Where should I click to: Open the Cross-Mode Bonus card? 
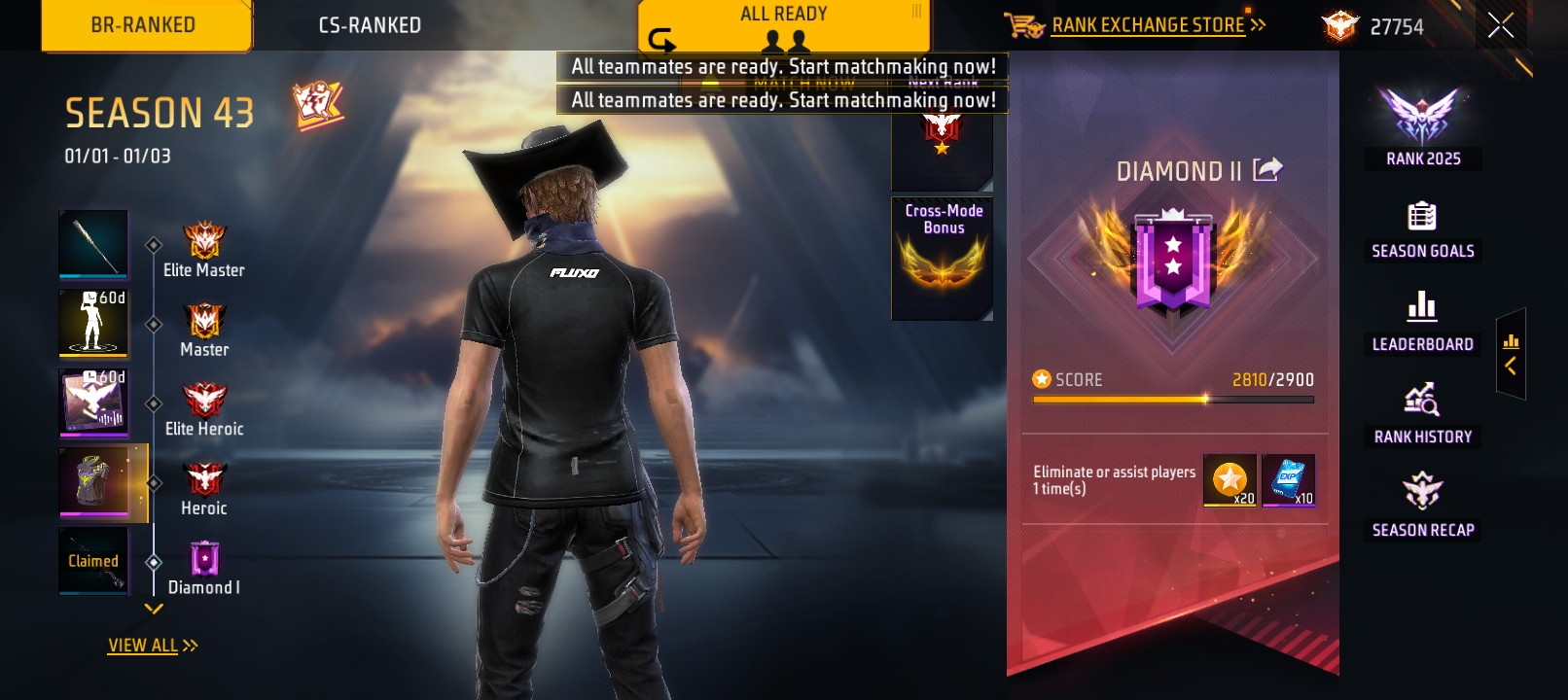943,258
